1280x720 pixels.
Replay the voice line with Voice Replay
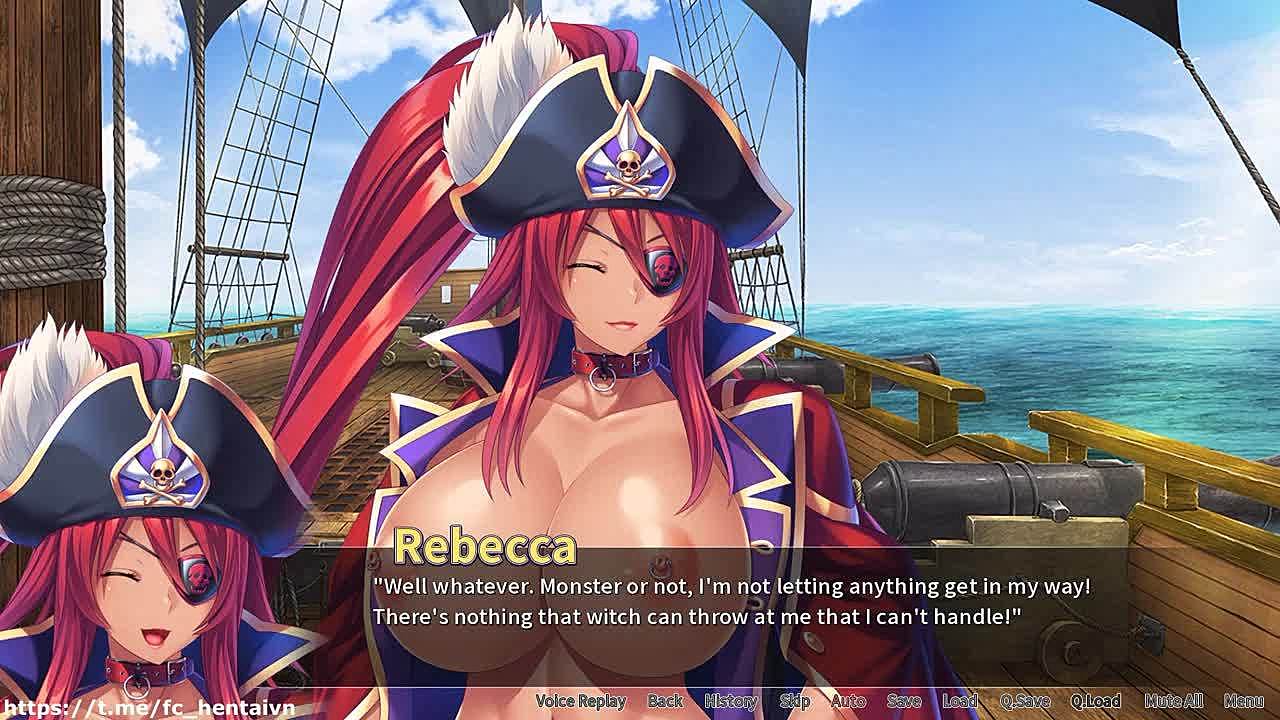click(x=580, y=701)
